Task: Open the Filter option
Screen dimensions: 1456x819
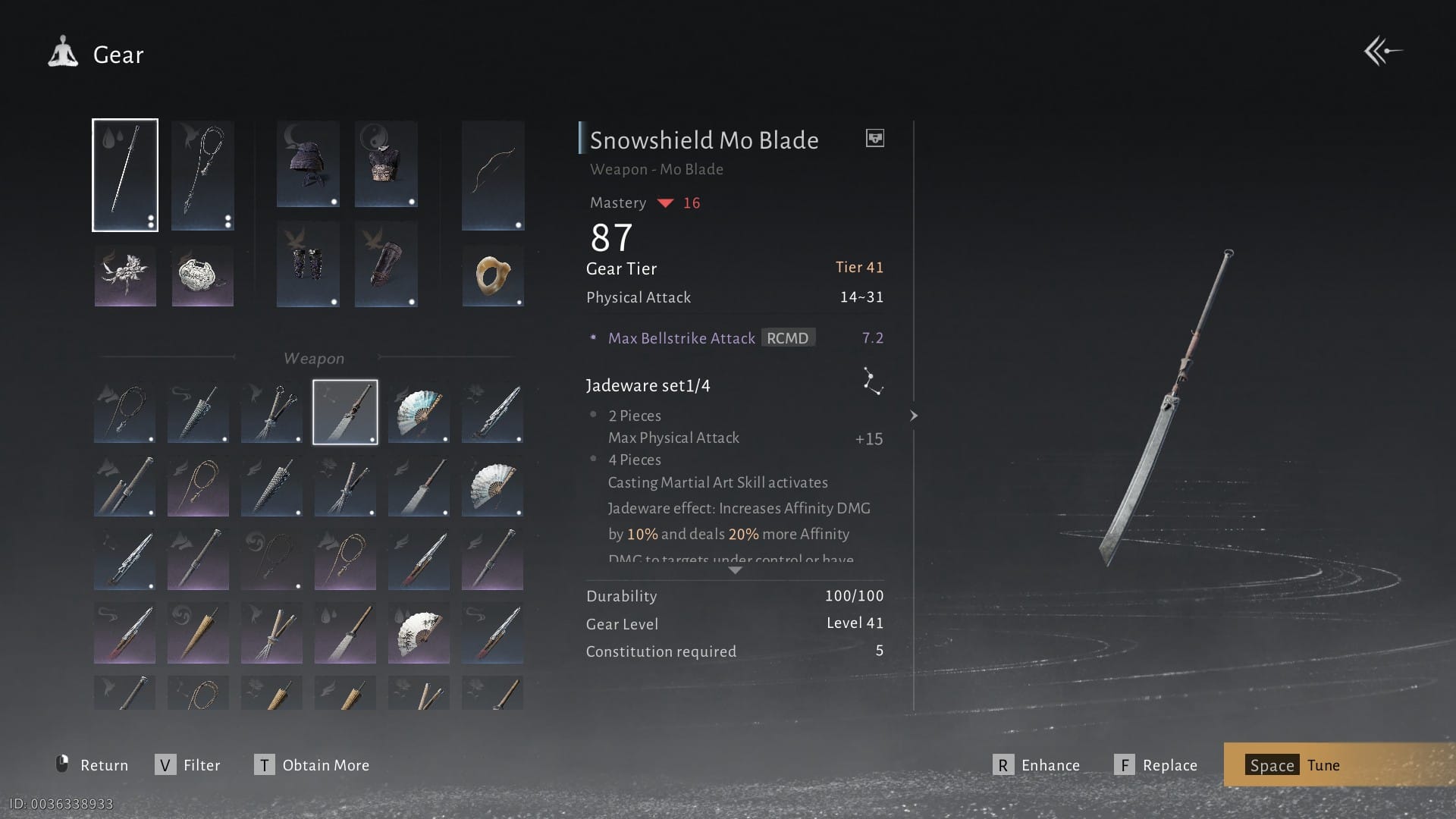Action: click(188, 765)
